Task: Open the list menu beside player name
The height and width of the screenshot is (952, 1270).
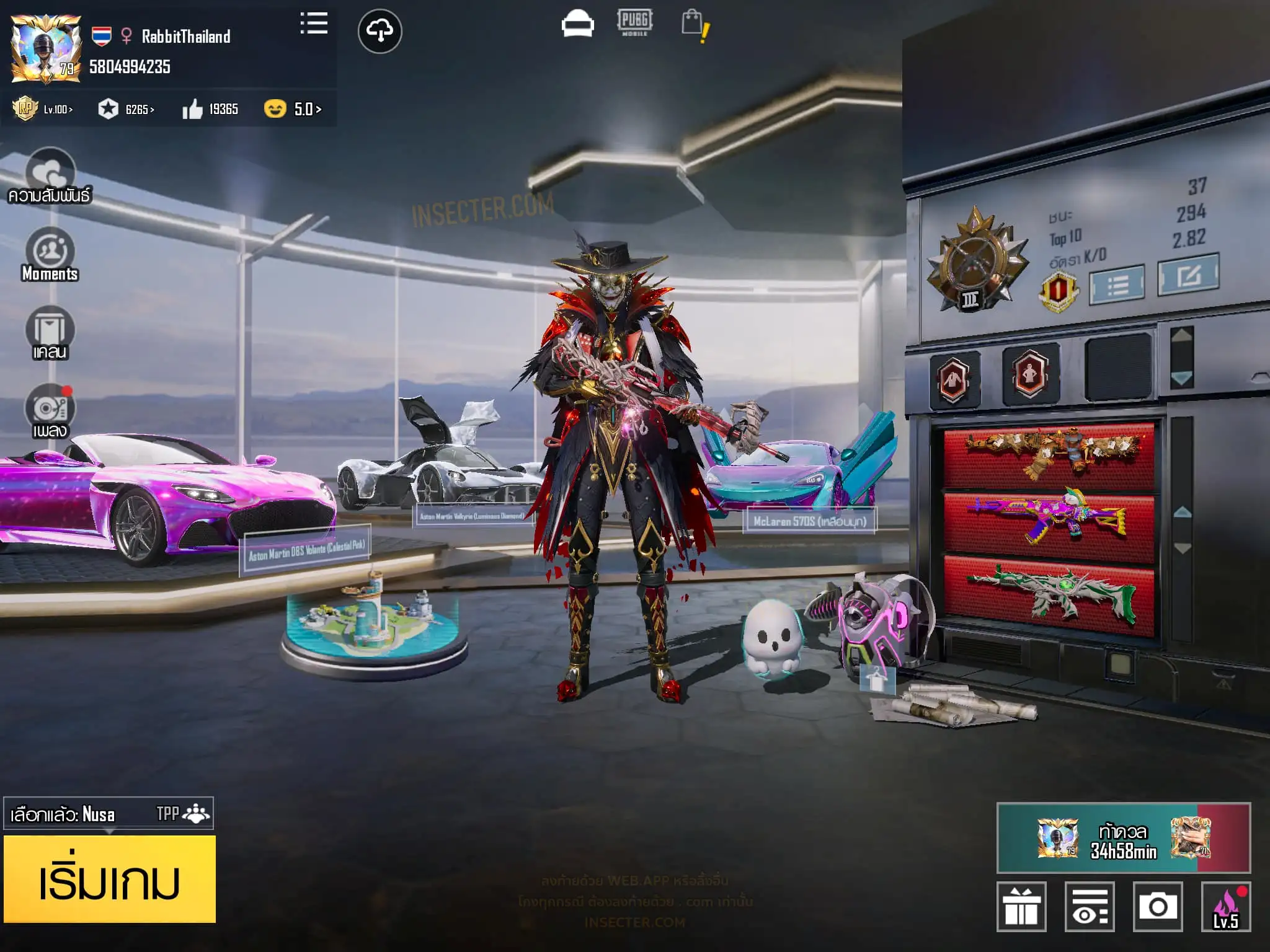Action: (x=314, y=24)
